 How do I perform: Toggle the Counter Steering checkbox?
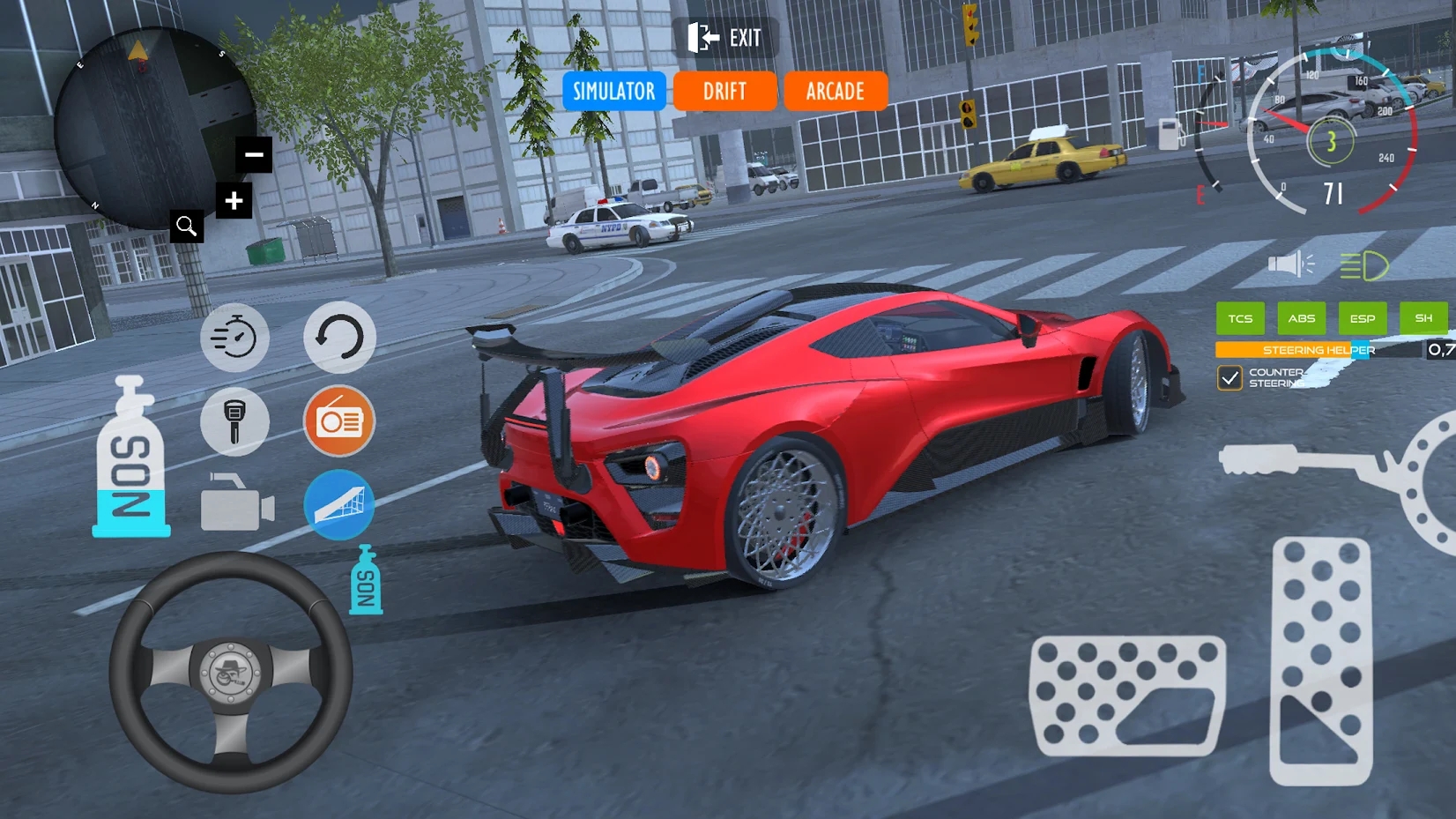pos(1229,378)
